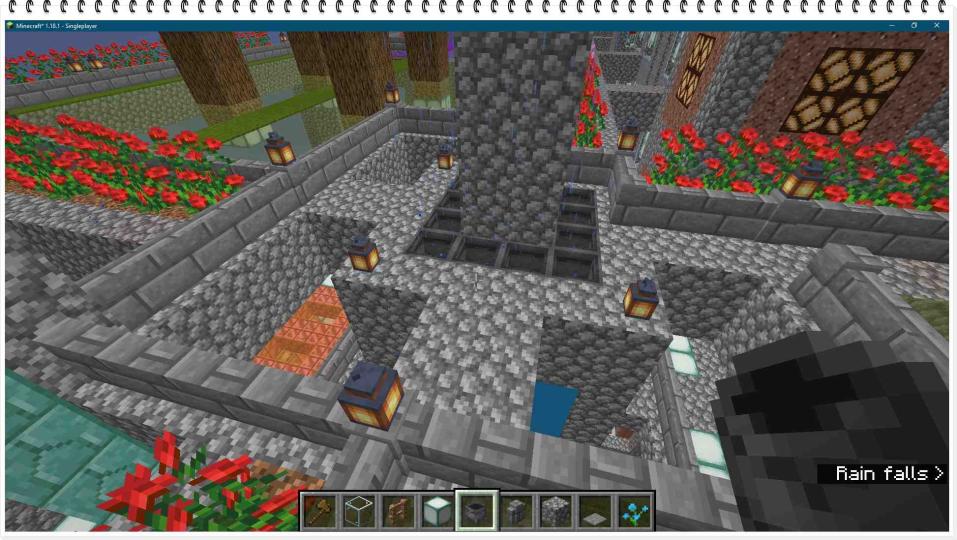Select the cobblestone block hotbar slot
Screen dimensions: 957x540
[554, 511]
